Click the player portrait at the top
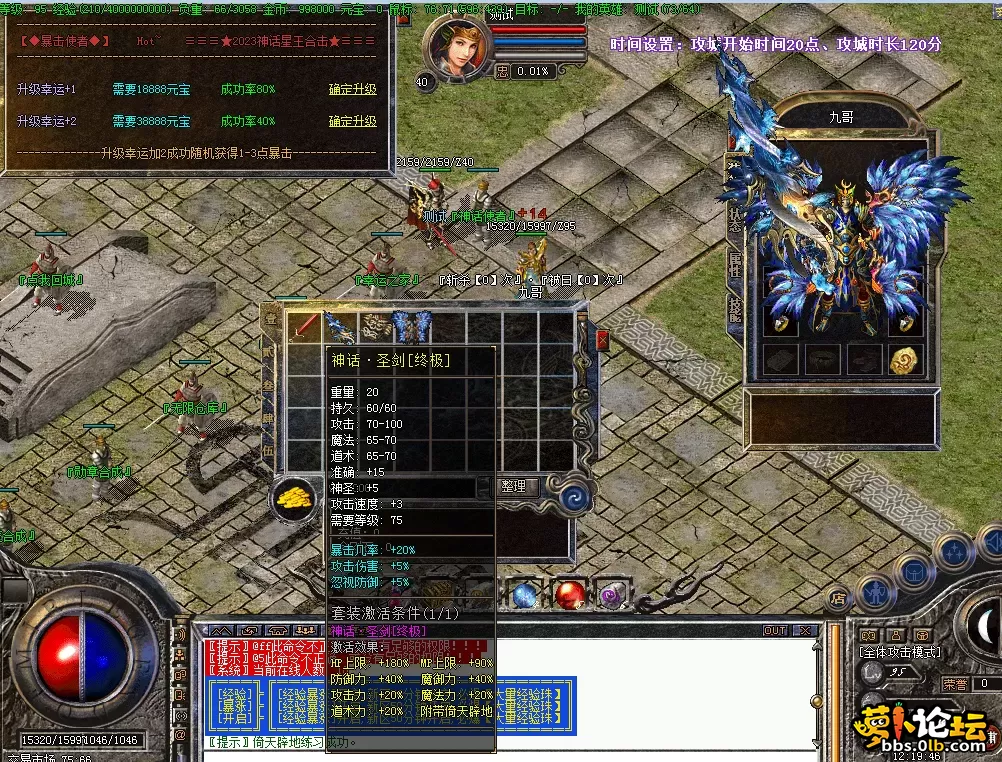 tap(455, 47)
